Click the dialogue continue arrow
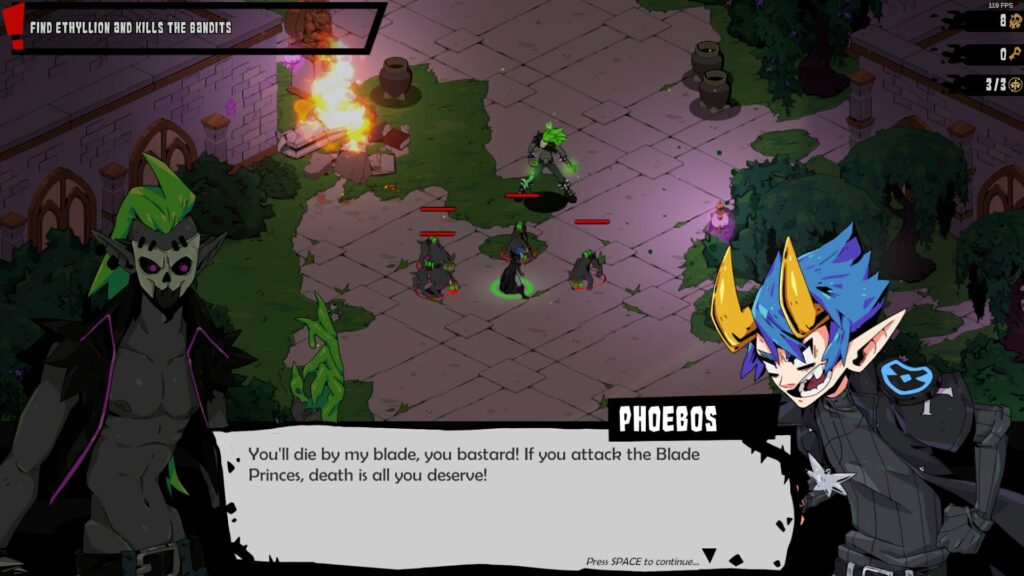 [709, 555]
